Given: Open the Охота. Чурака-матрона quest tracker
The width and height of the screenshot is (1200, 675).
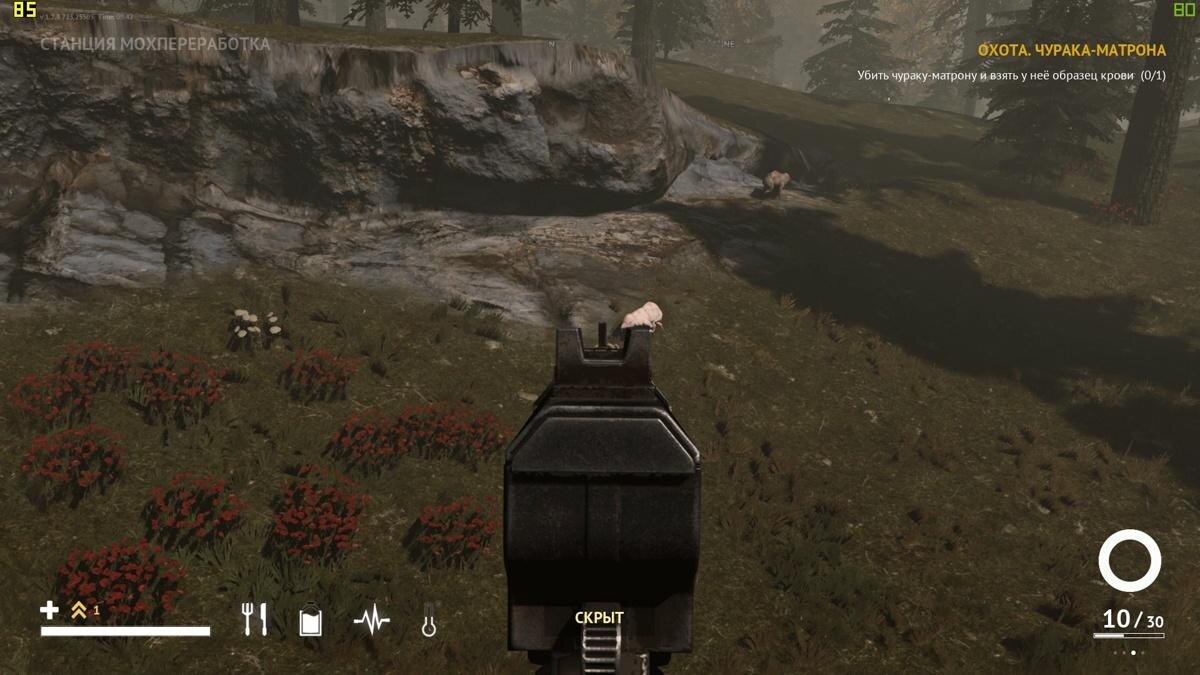Looking at the screenshot, I should pyautogui.click(x=1071, y=50).
